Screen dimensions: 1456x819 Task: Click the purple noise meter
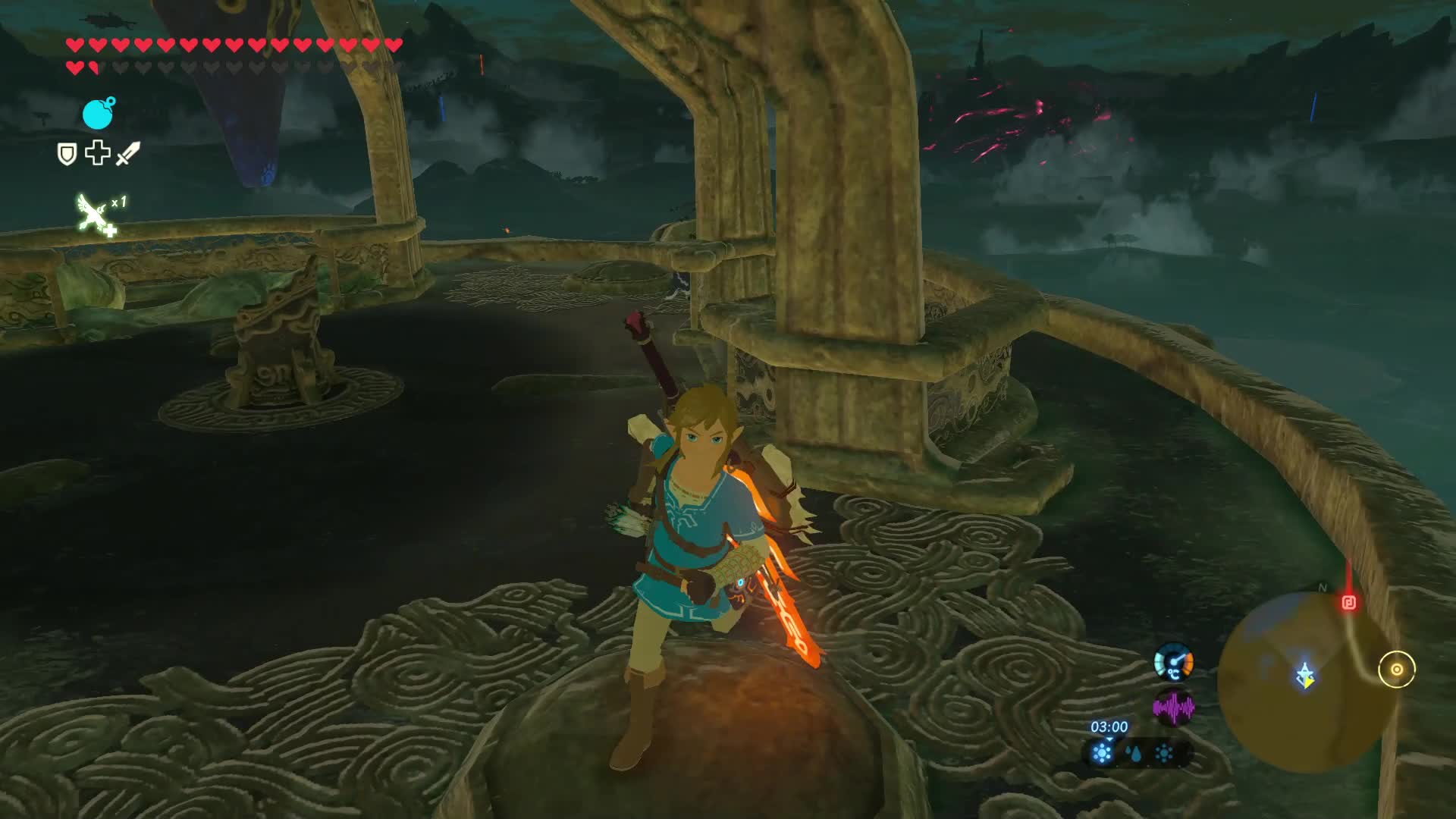[x=1173, y=708]
